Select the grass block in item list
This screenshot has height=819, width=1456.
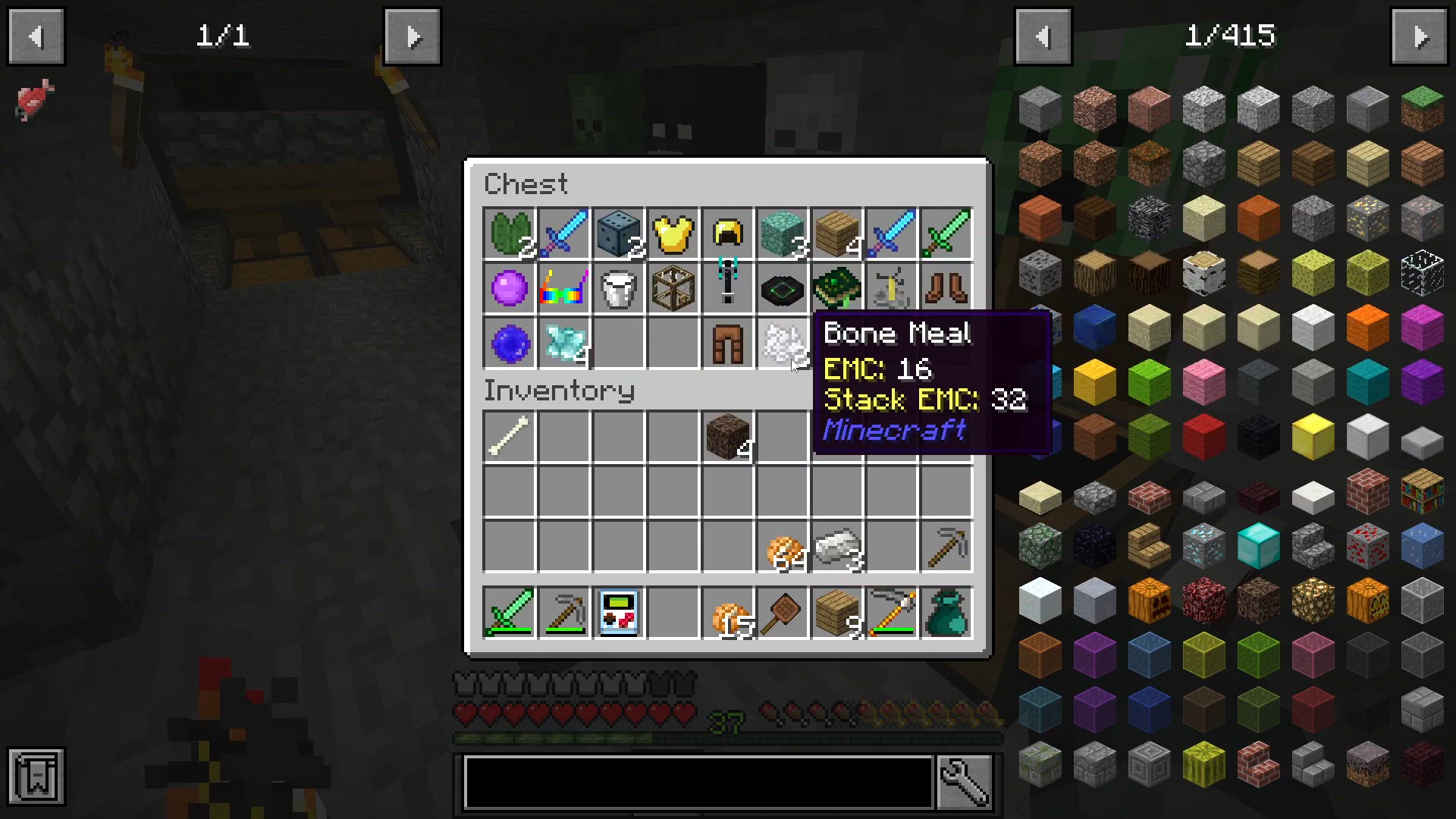coord(1422,108)
